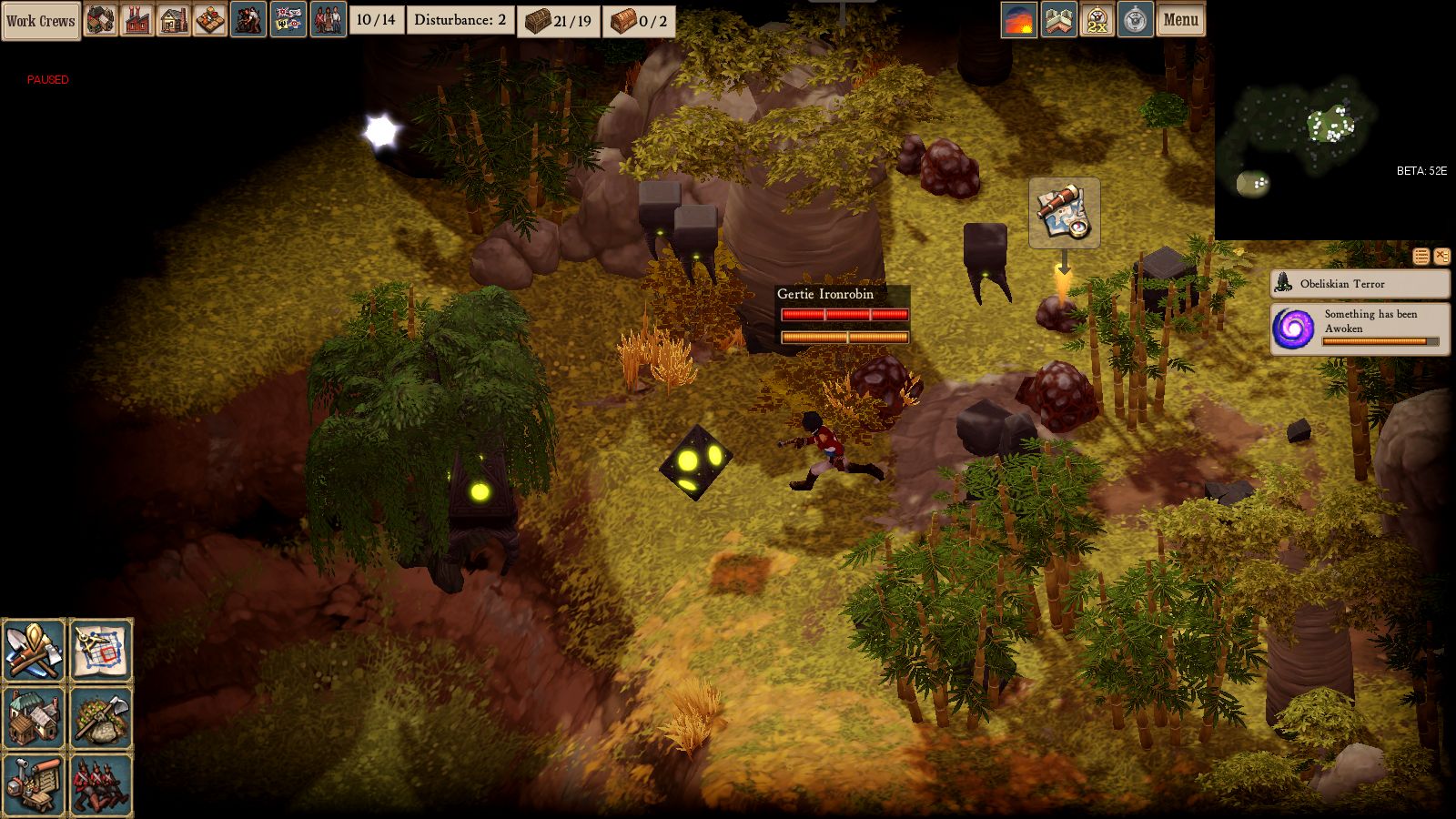
Task: Click the sunset time-of-day icon
Action: [1019, 20]
